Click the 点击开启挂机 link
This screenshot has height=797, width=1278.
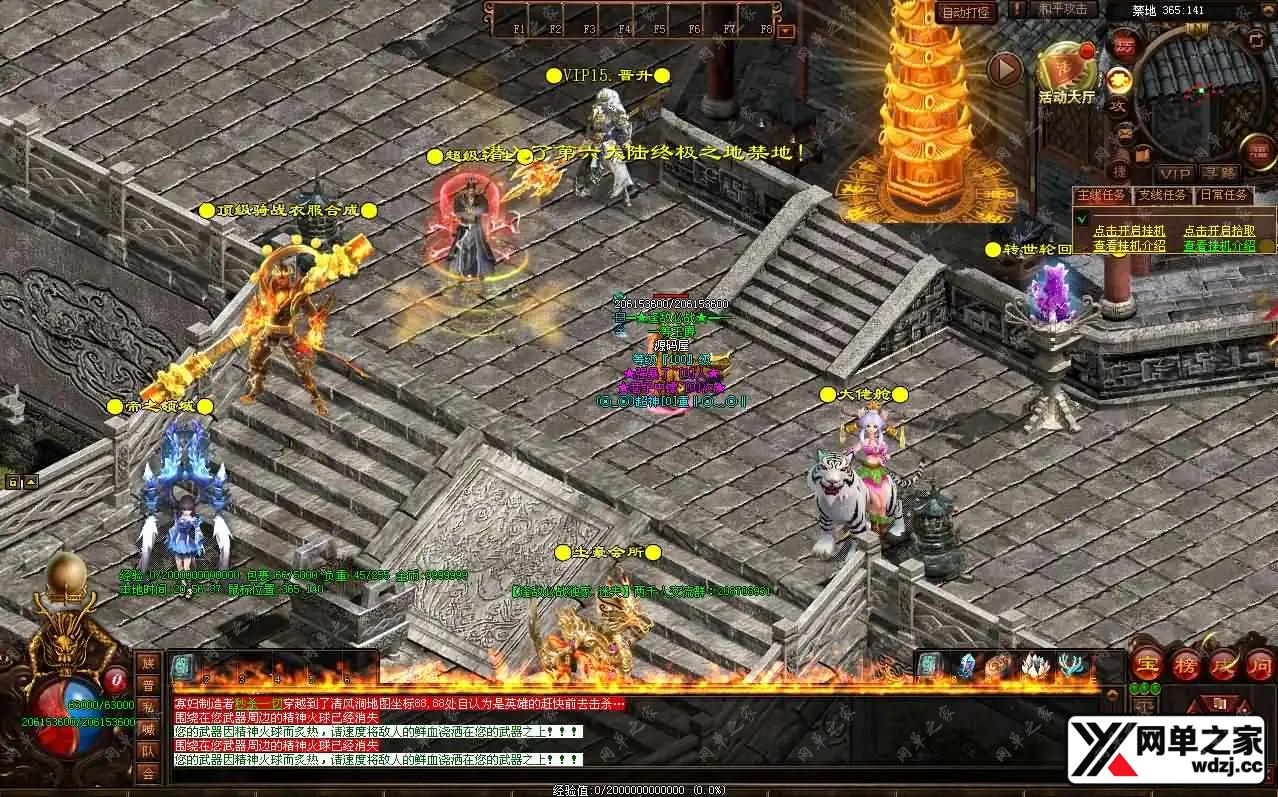point(1129,230)
